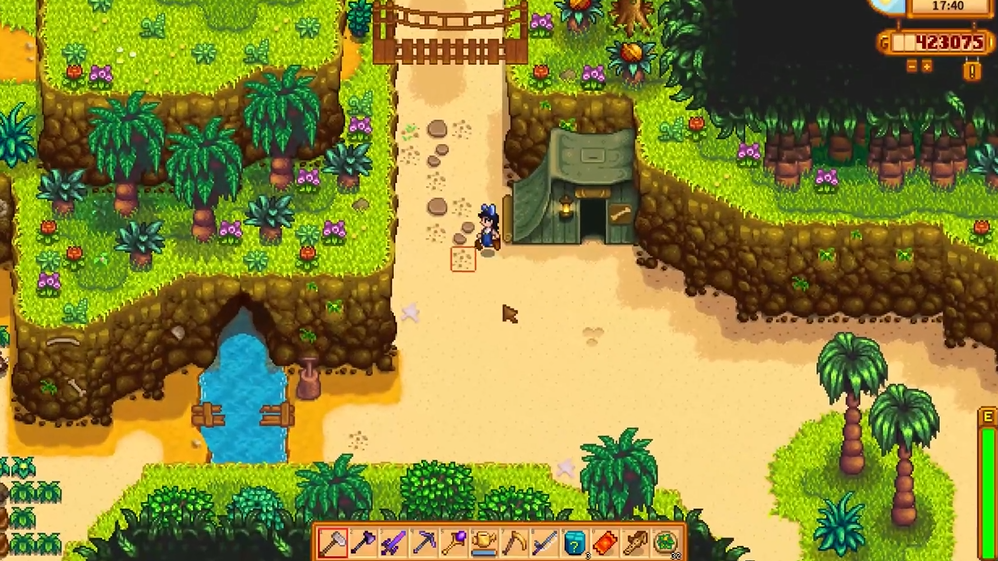Screen dimensions: 998x561
Task: Choose the red ticket item
Action: [605, 543]
